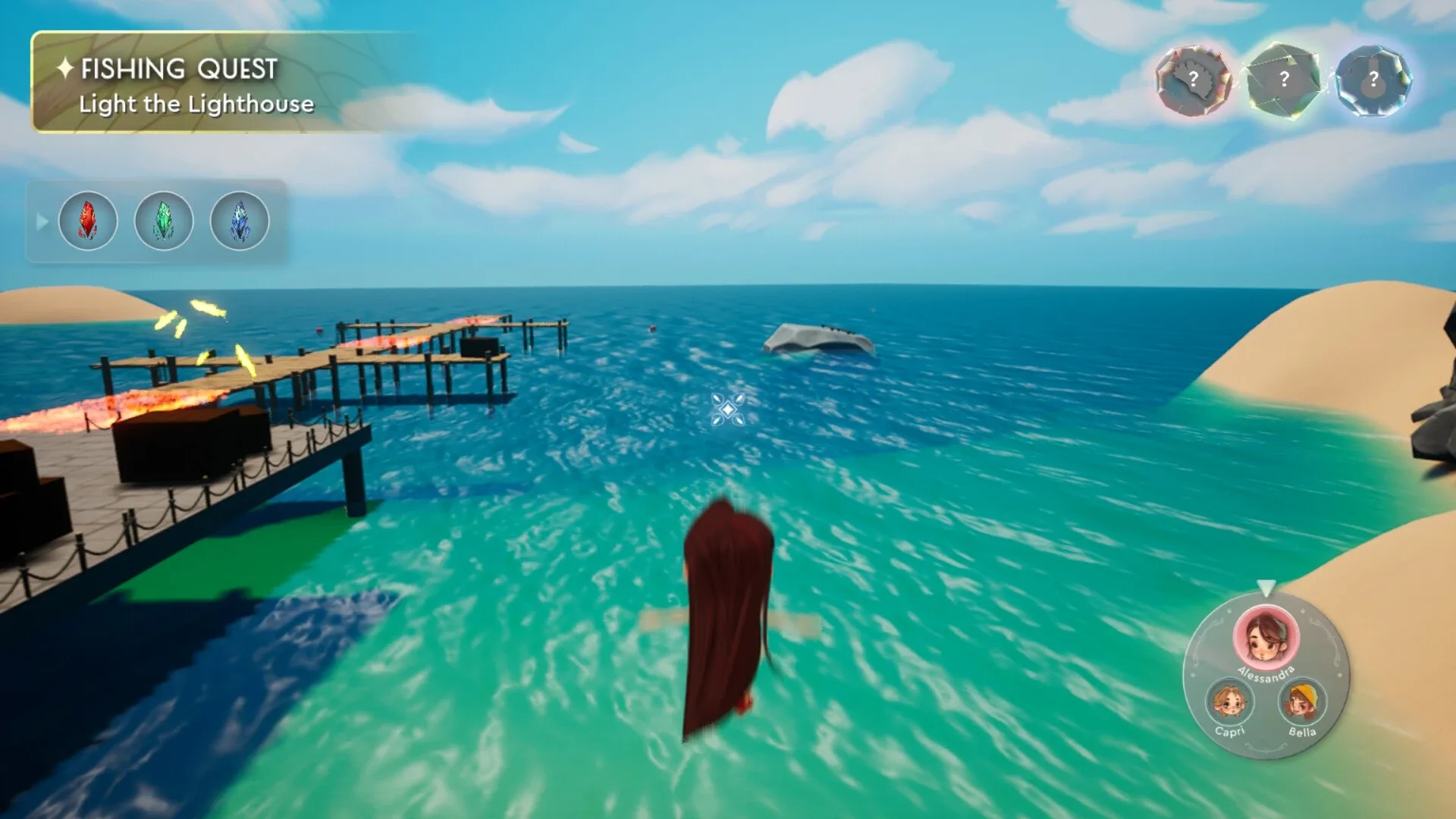
Task: Select the blue crystal icon
Action: (x=240, y=221)
